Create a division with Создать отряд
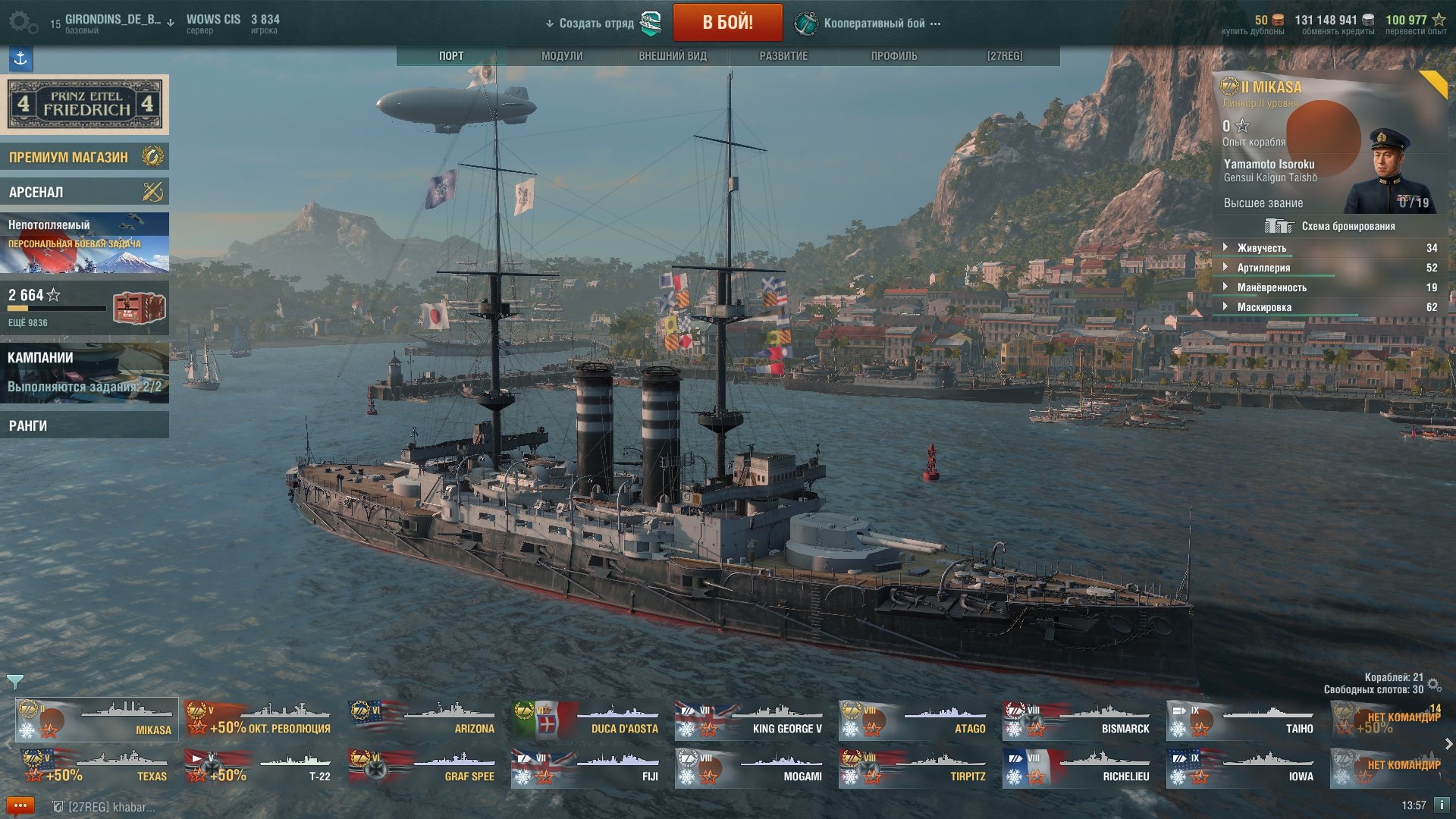This screenshot has height=819, width=1456. (x=596, y=24)
